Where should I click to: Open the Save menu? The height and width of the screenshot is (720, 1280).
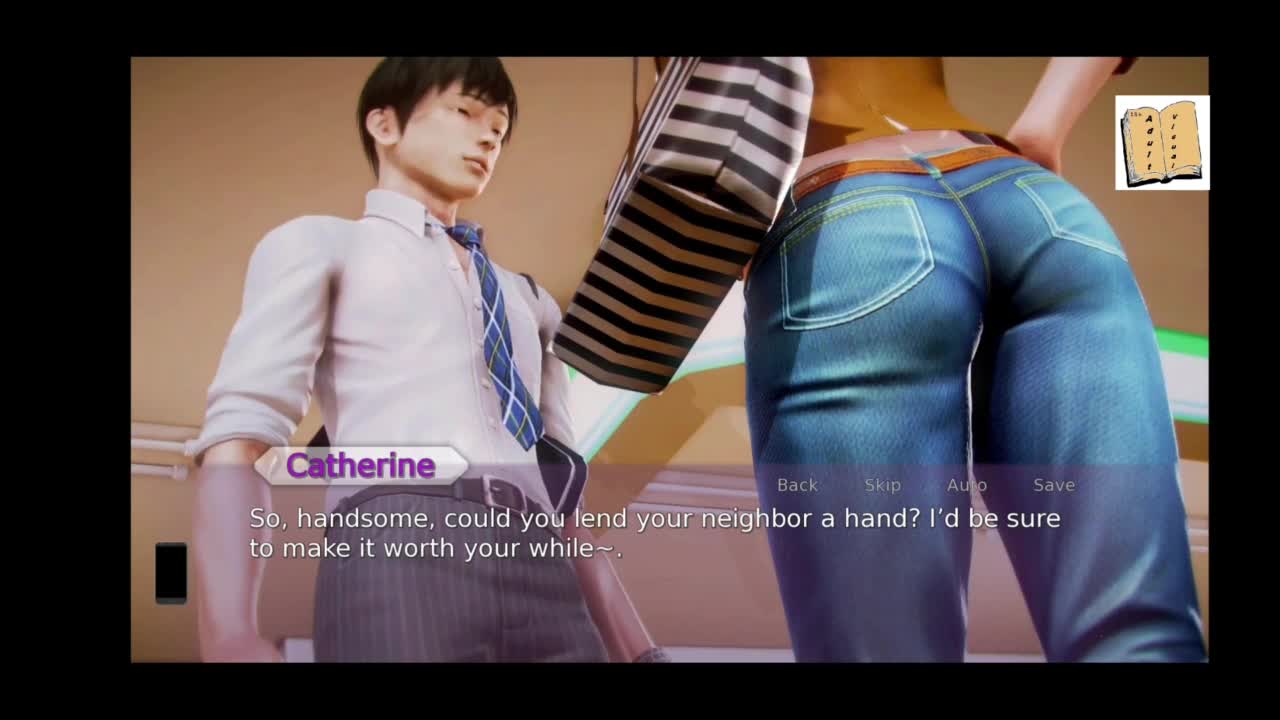(1054, 485)
